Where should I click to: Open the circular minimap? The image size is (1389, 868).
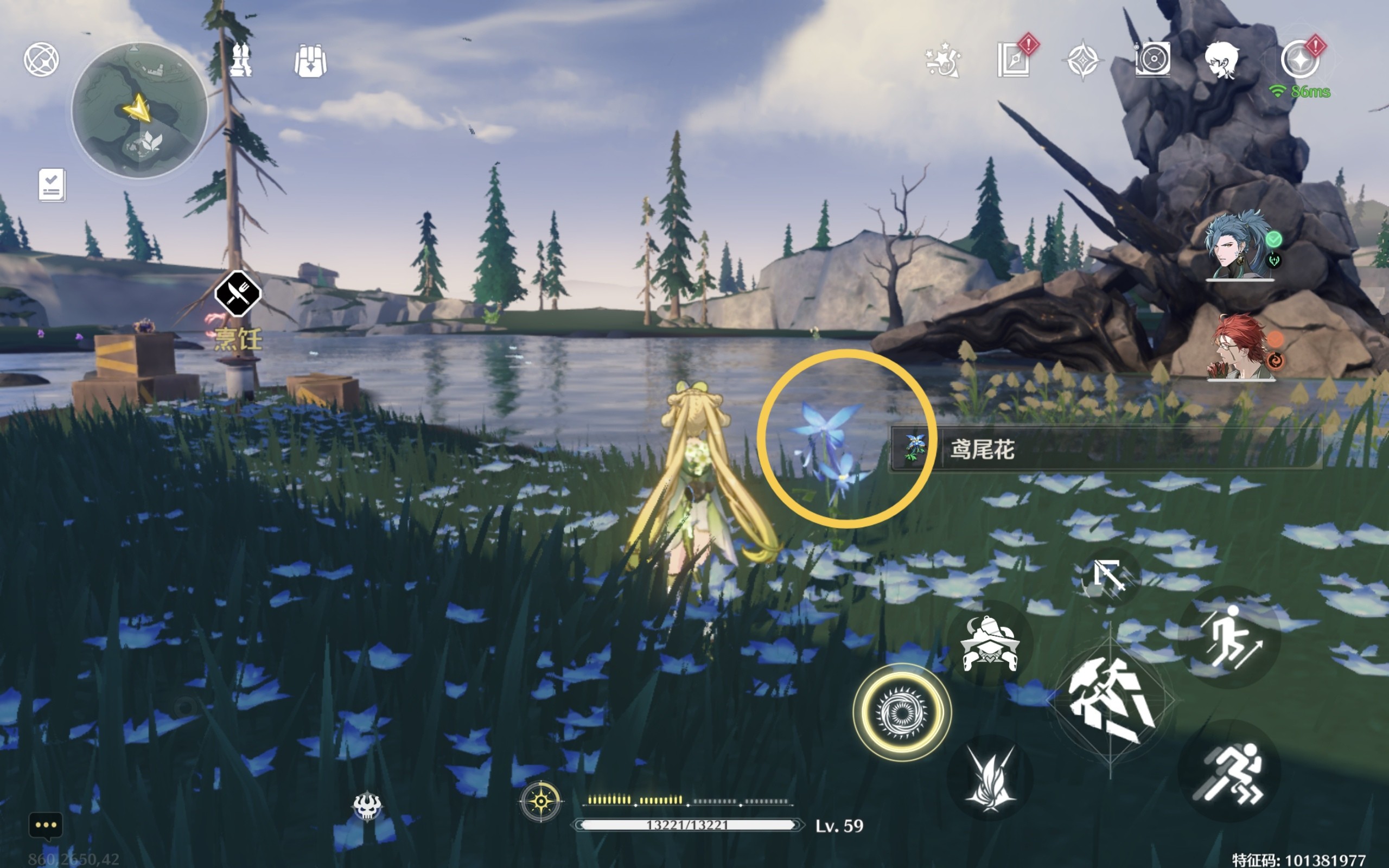(139, 109)
